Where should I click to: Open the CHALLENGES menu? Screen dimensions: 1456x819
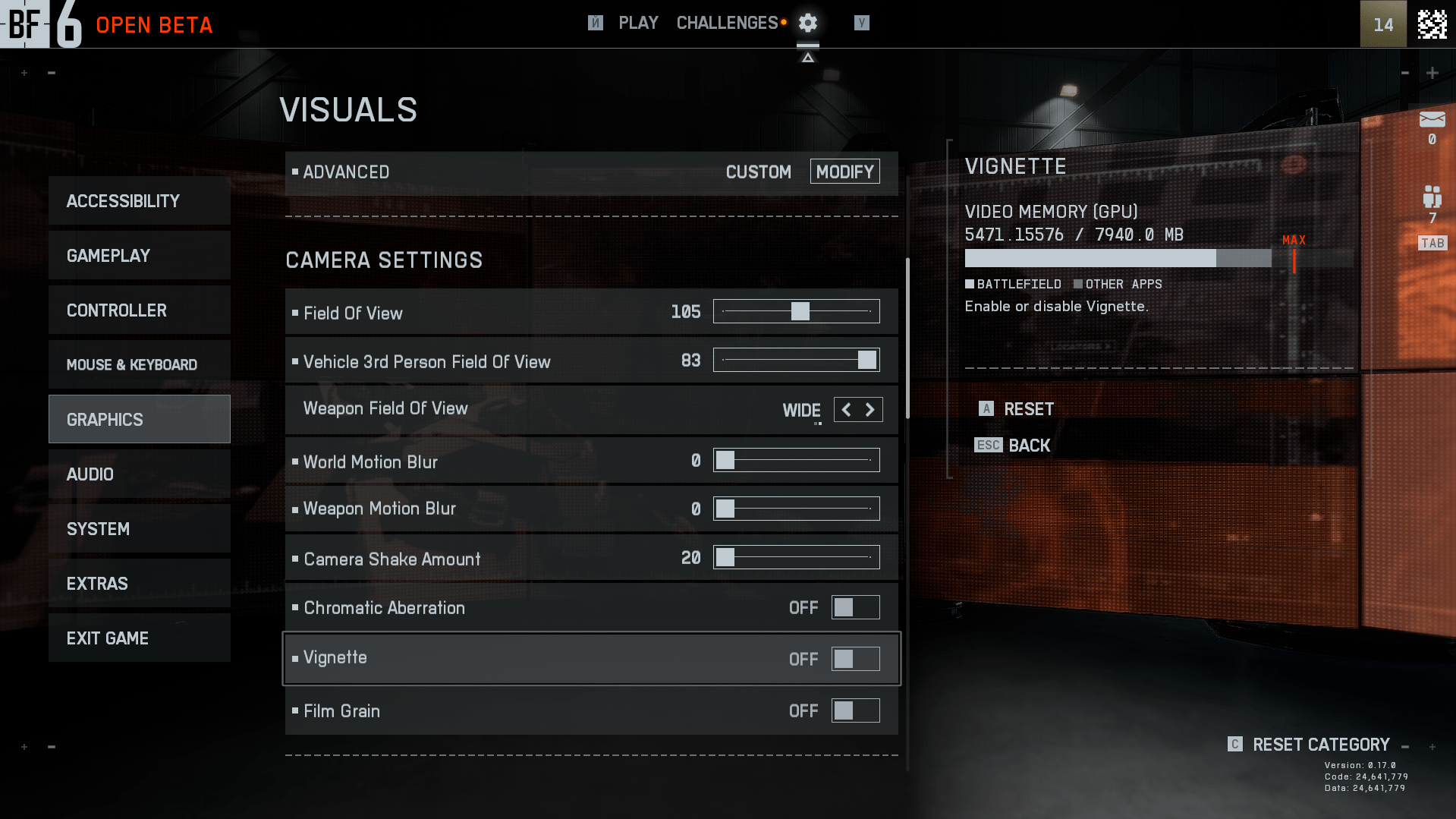click(725, 23)
